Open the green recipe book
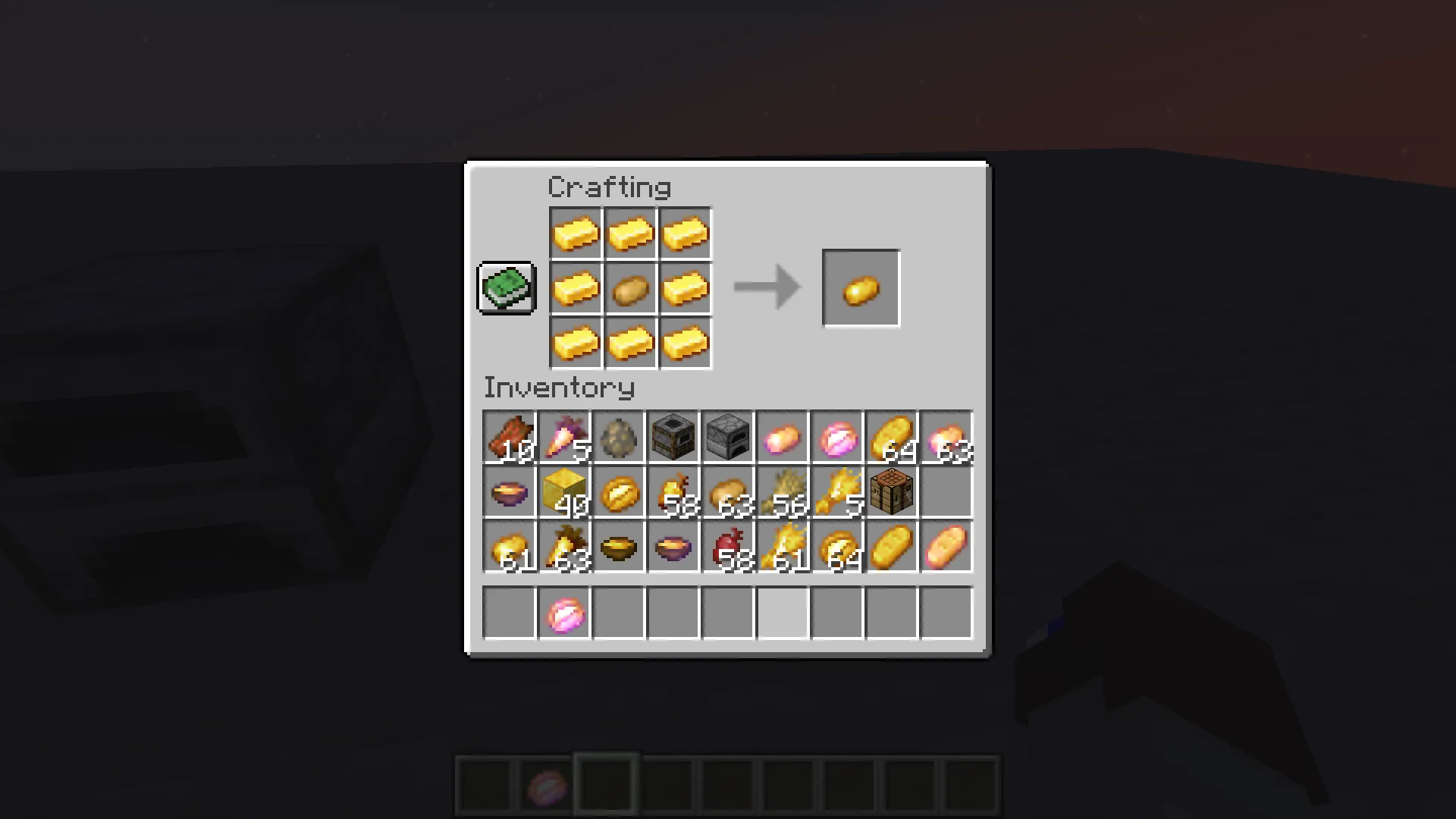Screen dimensions: 1456x819 pos(506,287)
